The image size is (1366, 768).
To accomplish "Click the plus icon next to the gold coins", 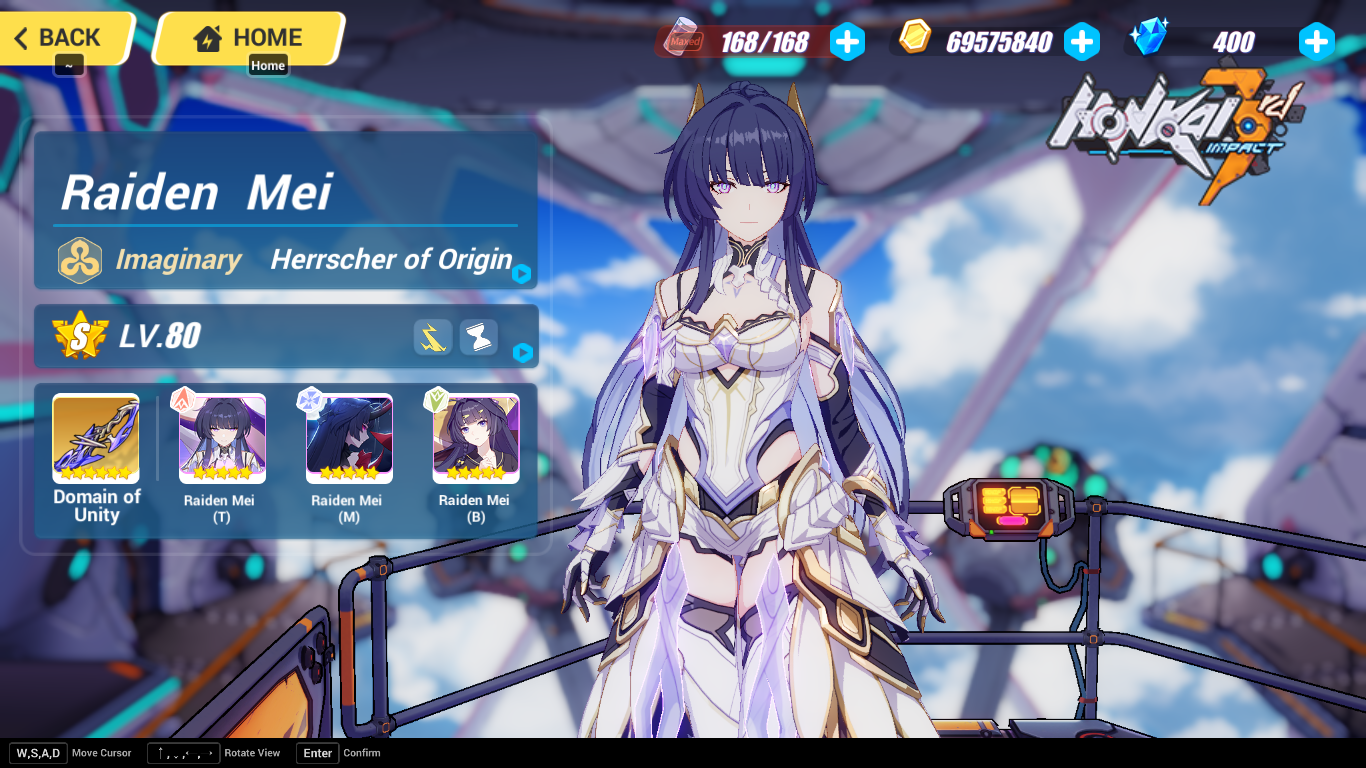I will (1083, 42).
